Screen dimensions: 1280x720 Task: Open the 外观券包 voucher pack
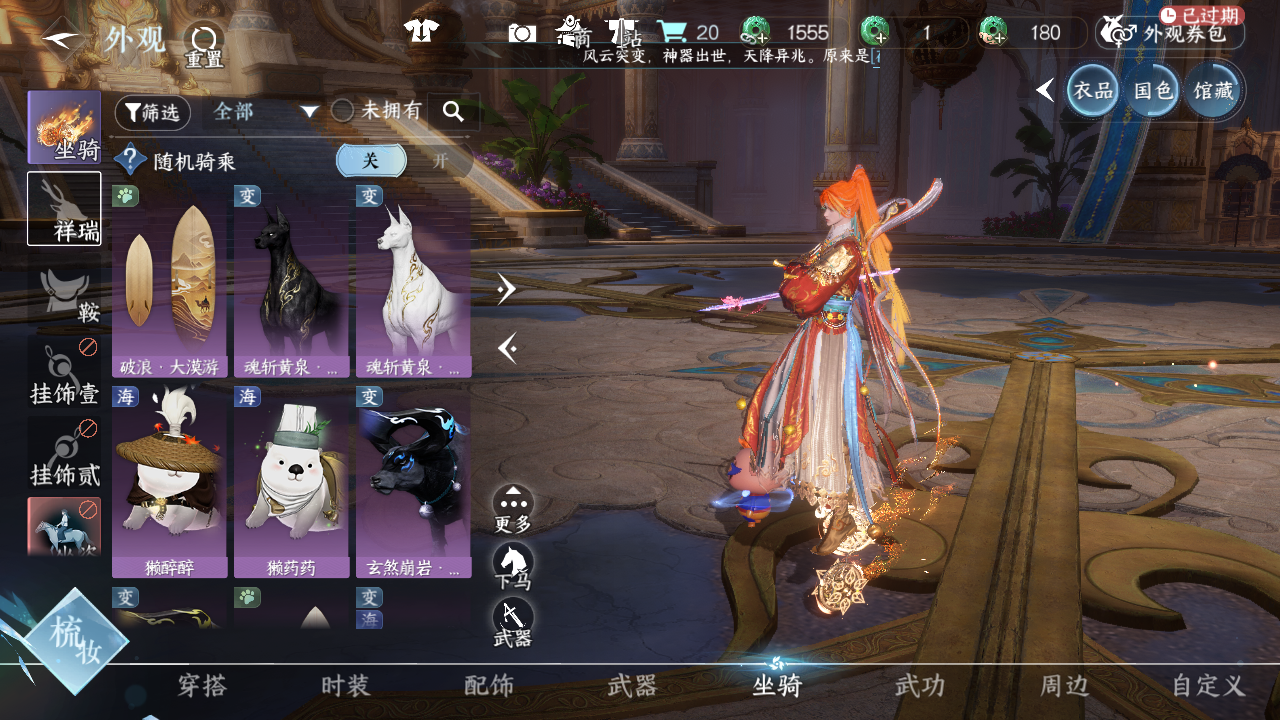pos(1170,33)
